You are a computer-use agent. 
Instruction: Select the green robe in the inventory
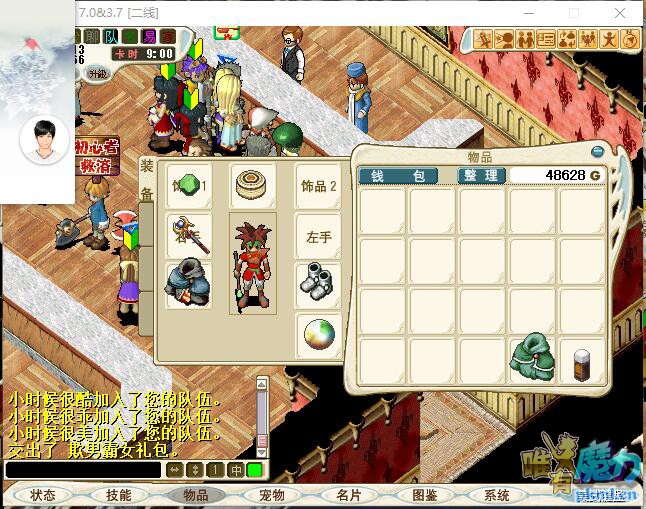532,359
